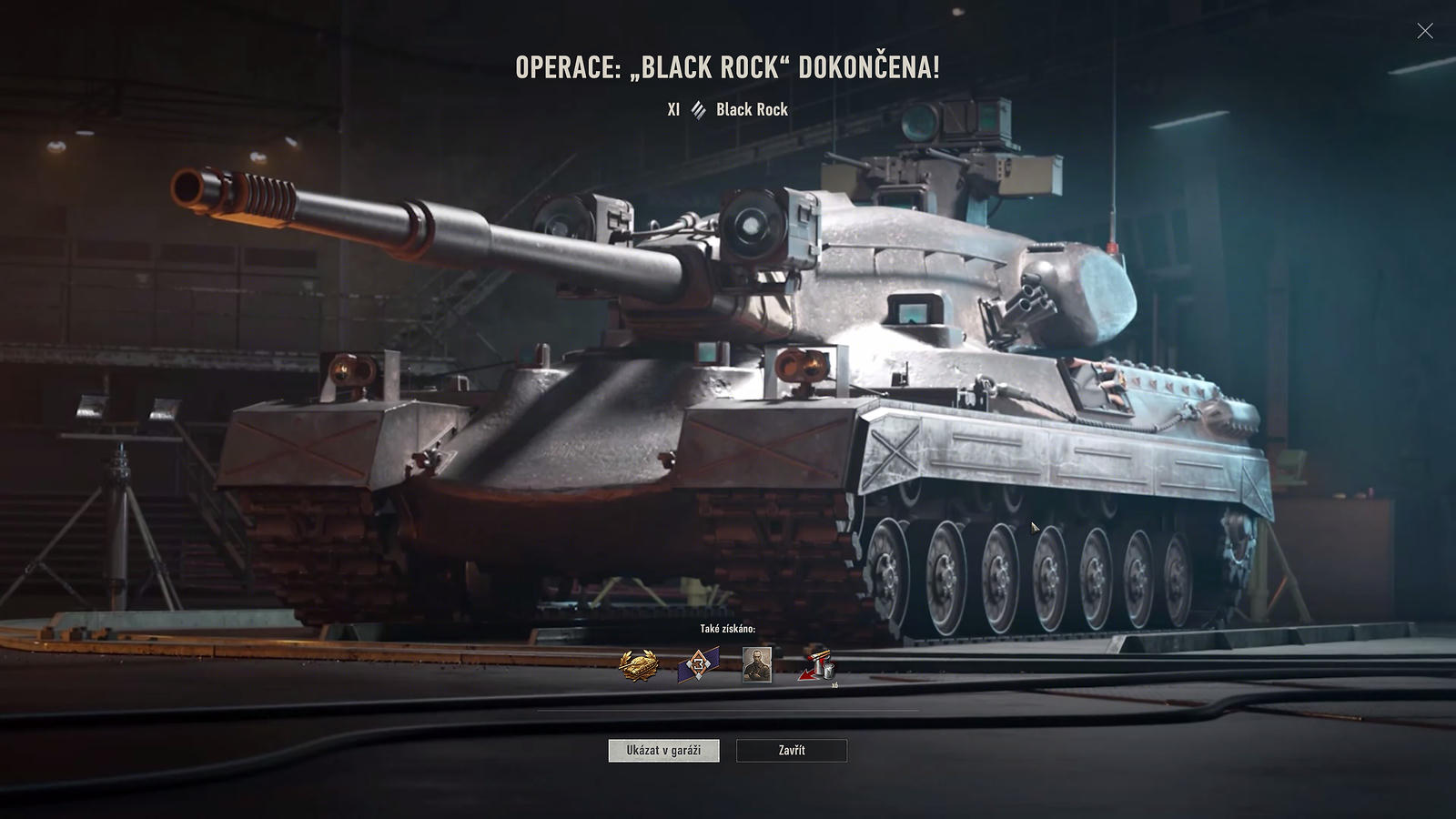Select the golden tank badge reward

639,665
